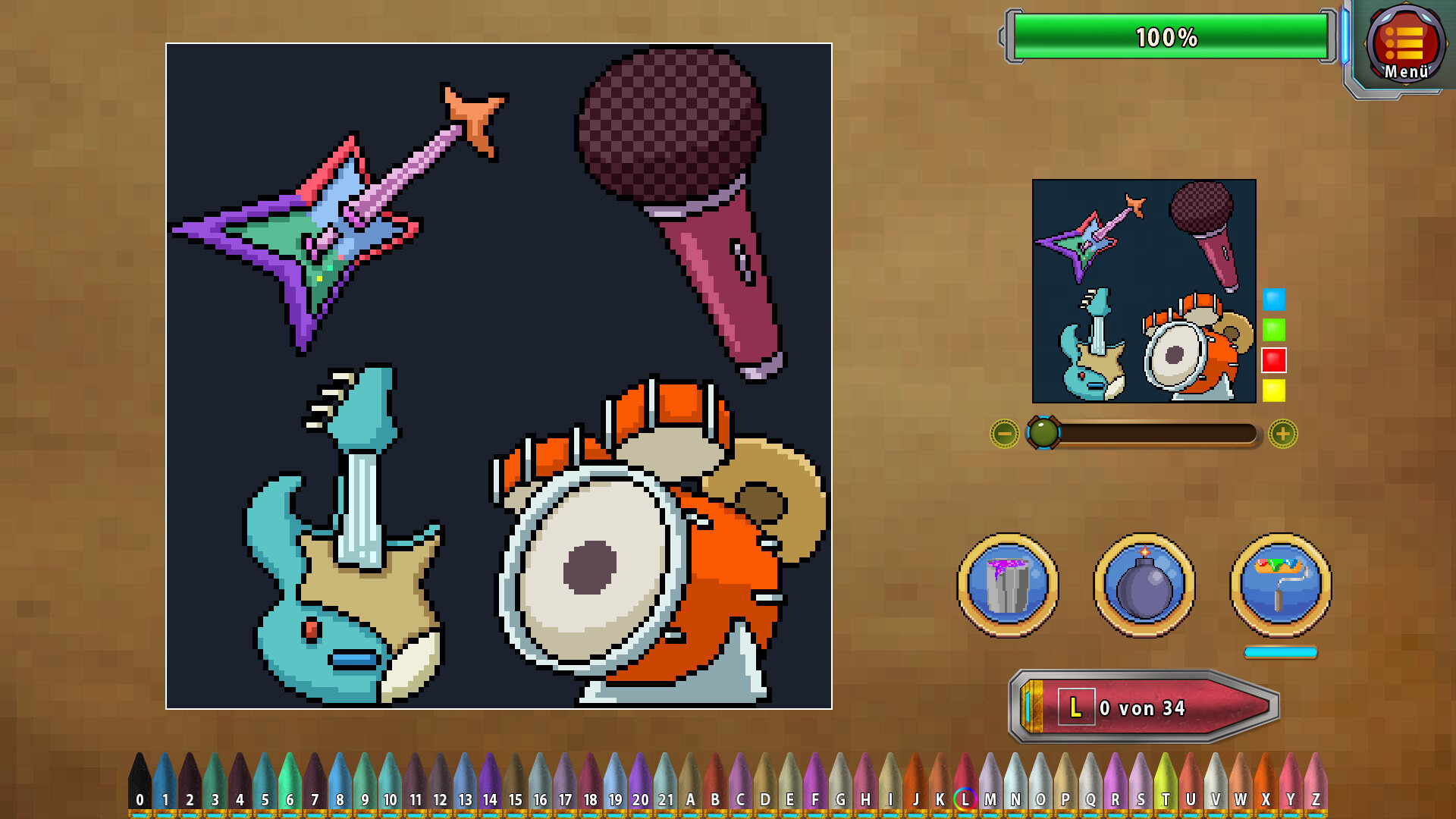Screen dimensions: 1456x819
Task: Click the red swatch beside the minimap
Action: pos(1273,361)
